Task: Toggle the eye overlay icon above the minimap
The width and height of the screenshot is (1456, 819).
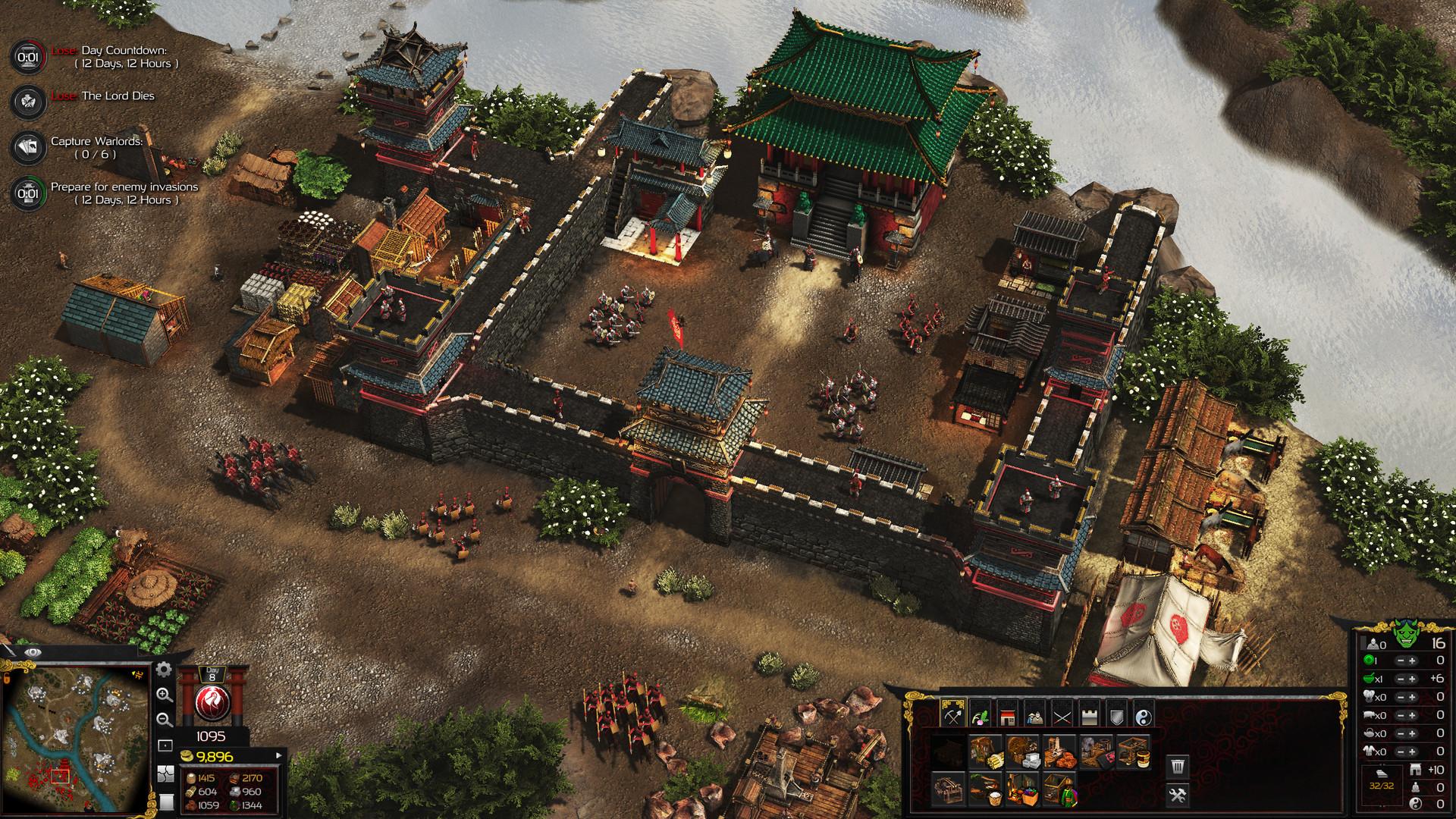Action: (33, 652)
